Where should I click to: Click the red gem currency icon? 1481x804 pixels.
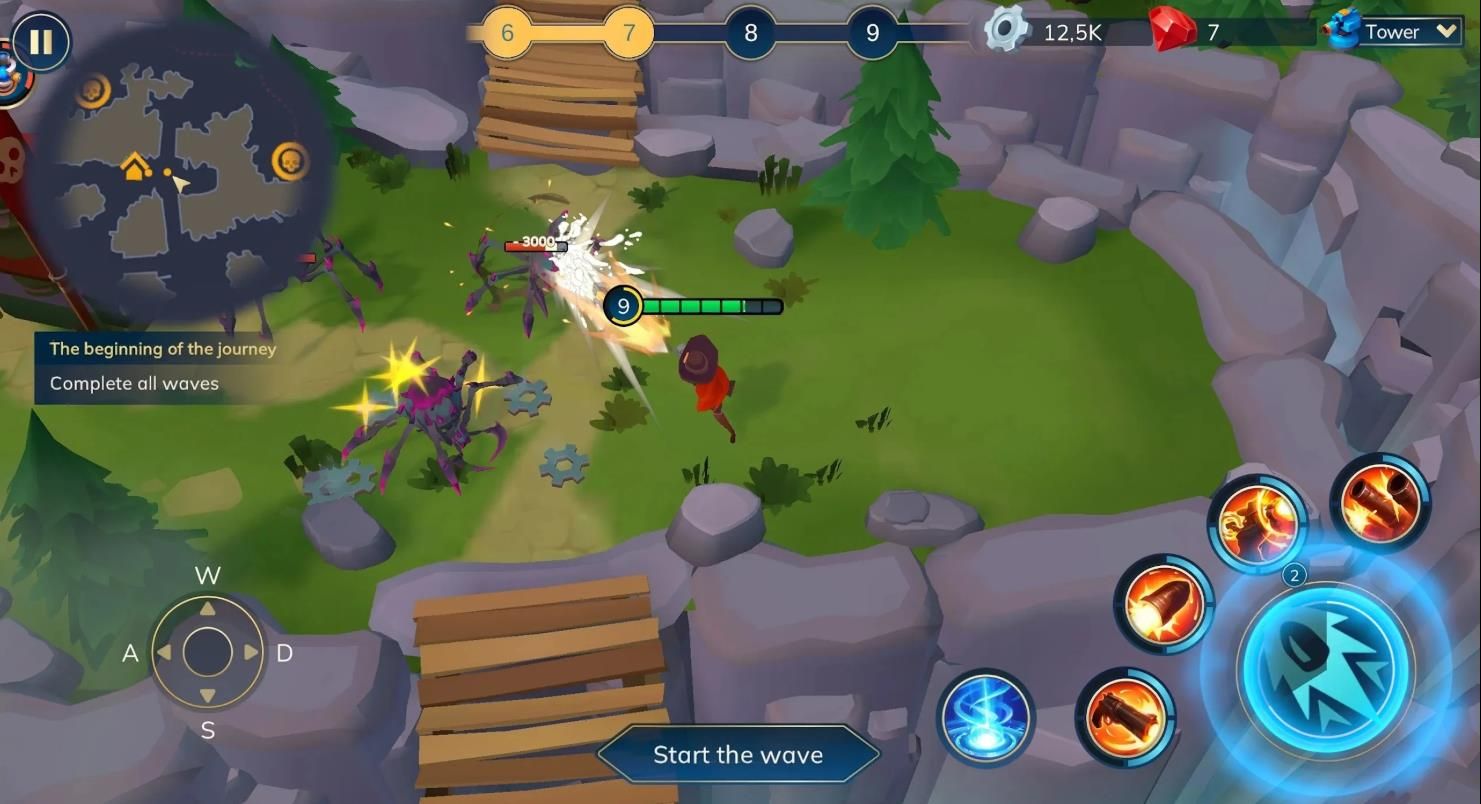(1172, 31)
